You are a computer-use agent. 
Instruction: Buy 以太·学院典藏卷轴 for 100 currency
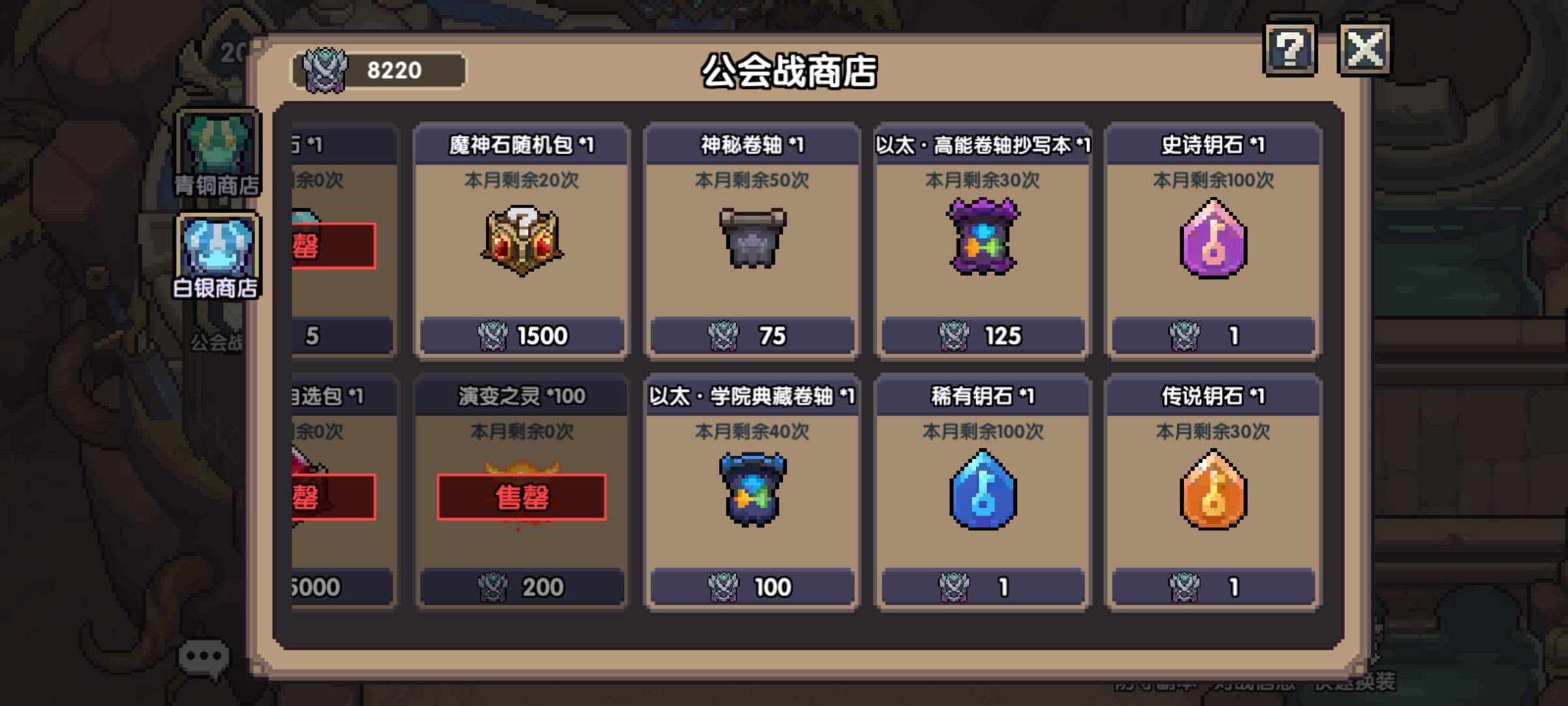753,587
